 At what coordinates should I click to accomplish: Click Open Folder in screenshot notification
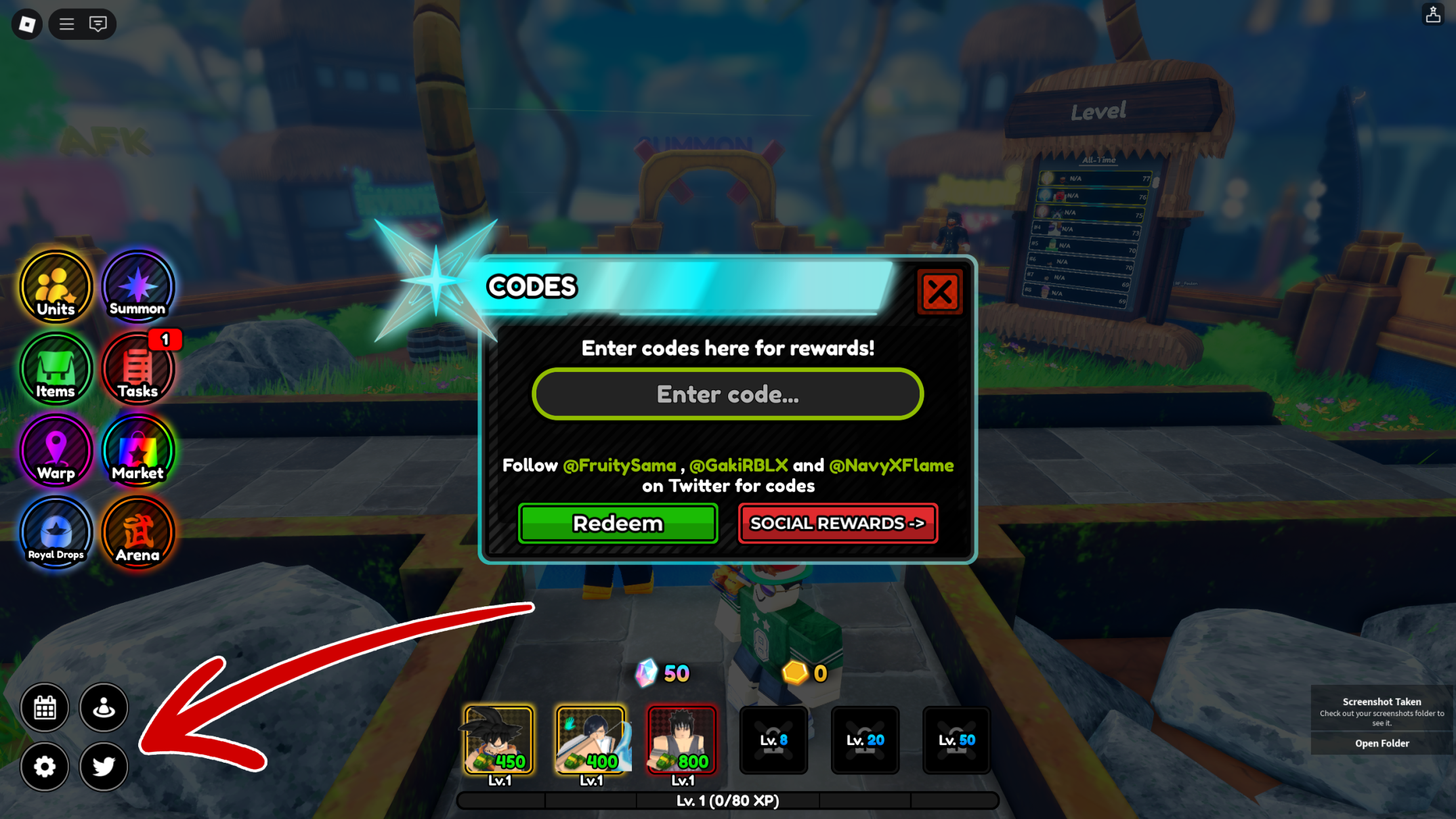click(1382, 743)
